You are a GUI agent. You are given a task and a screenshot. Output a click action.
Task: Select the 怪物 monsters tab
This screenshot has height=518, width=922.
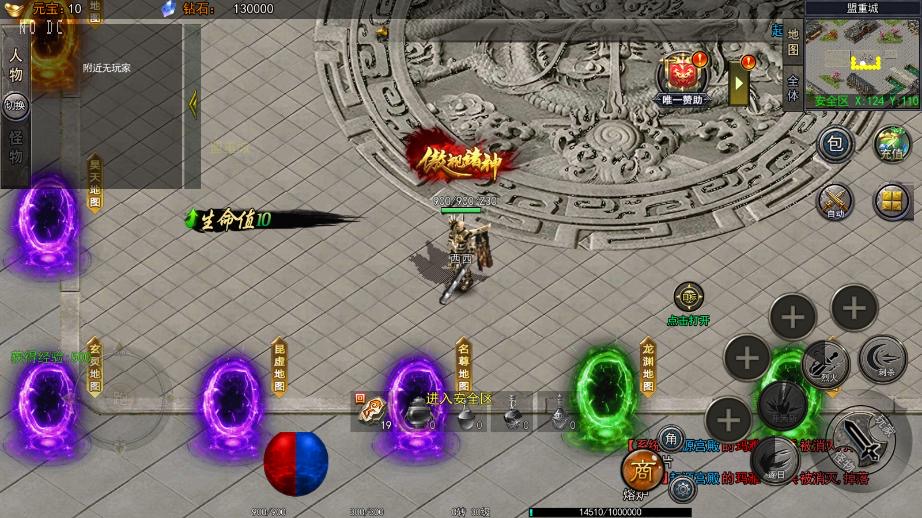point(16,148)
